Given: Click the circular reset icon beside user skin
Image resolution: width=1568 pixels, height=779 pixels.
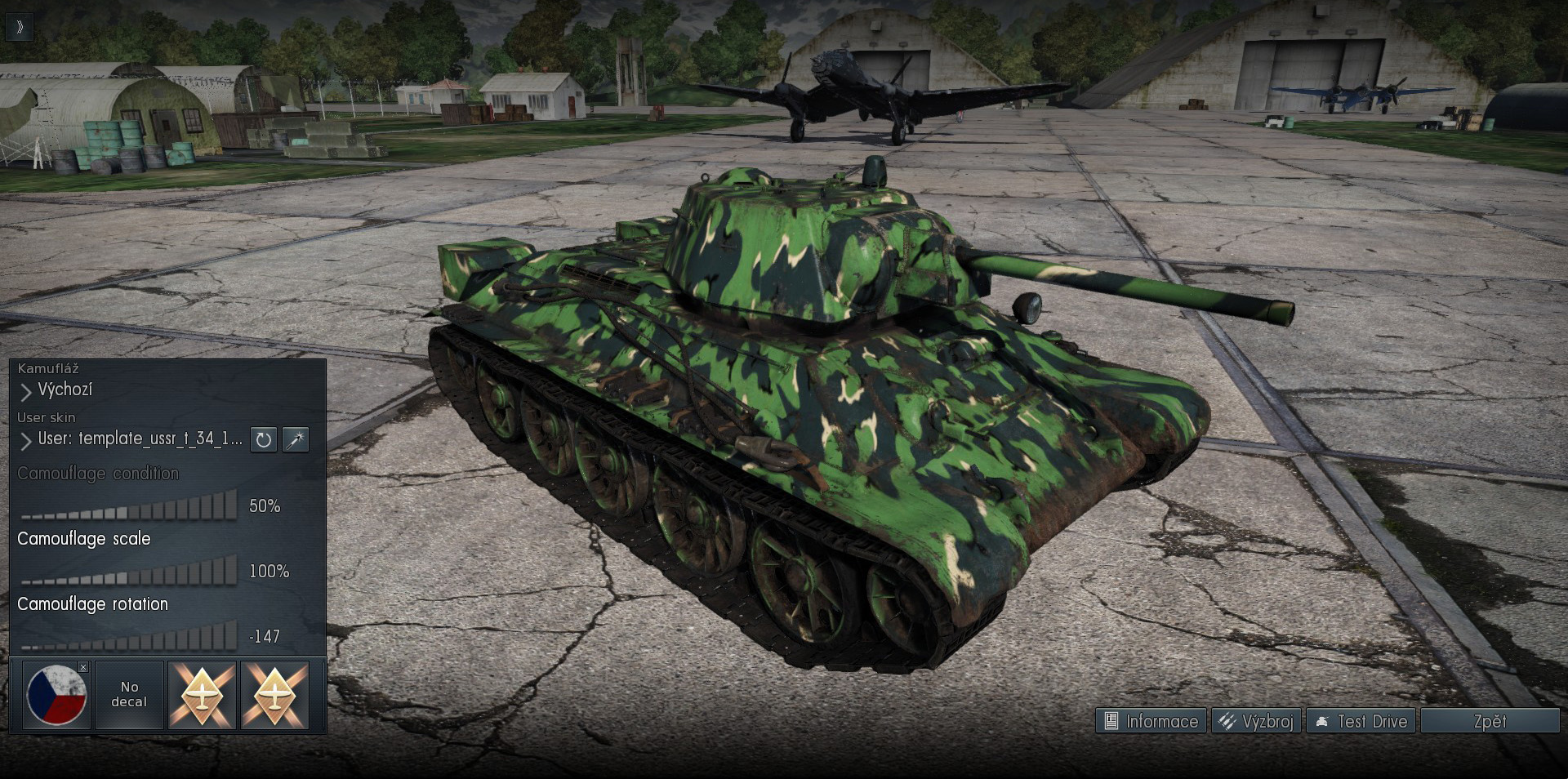Looking at the screenshot, I should (x=263, y=440).
